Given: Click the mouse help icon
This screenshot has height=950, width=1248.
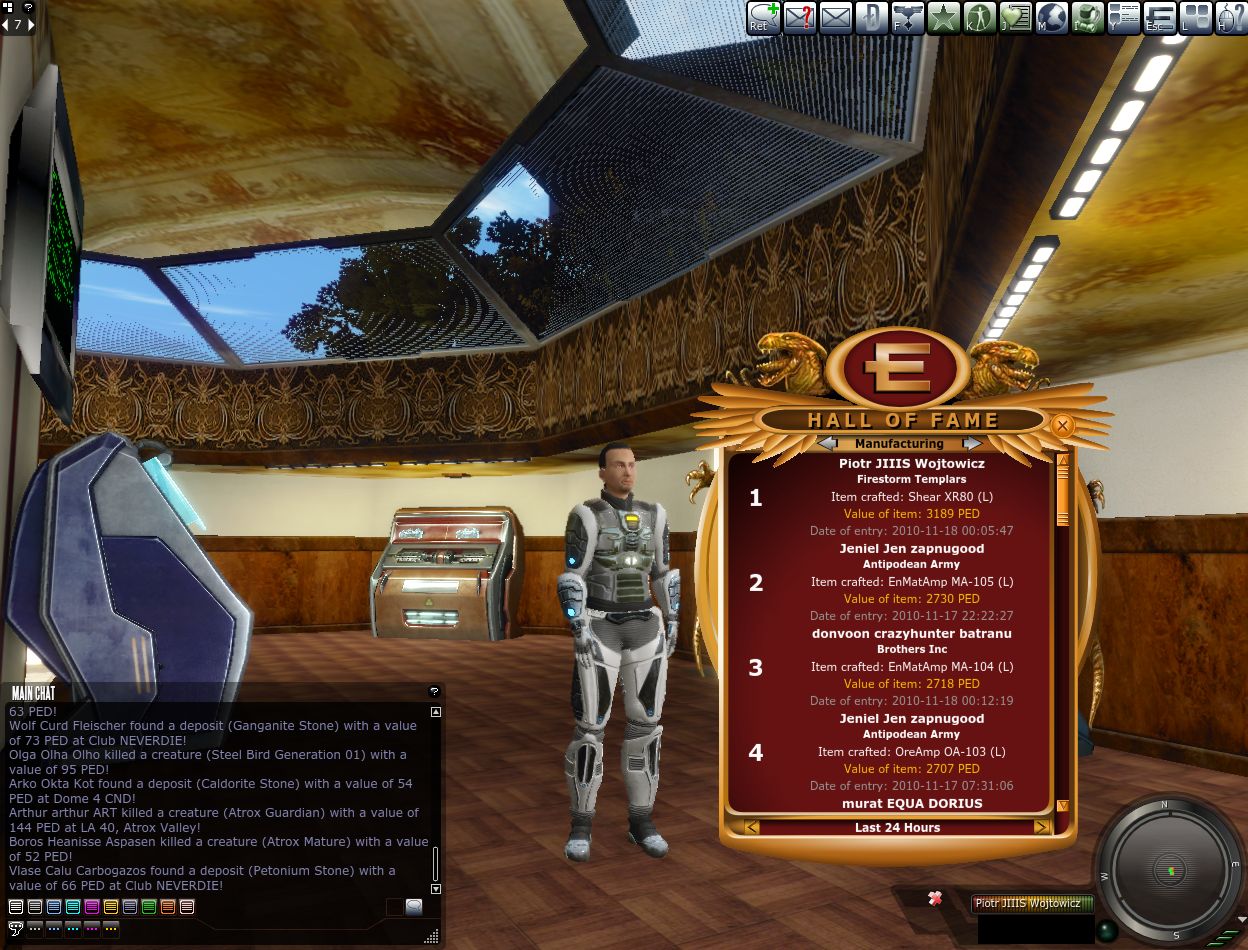Looking at the screenshot, I should pos(1230,17).
